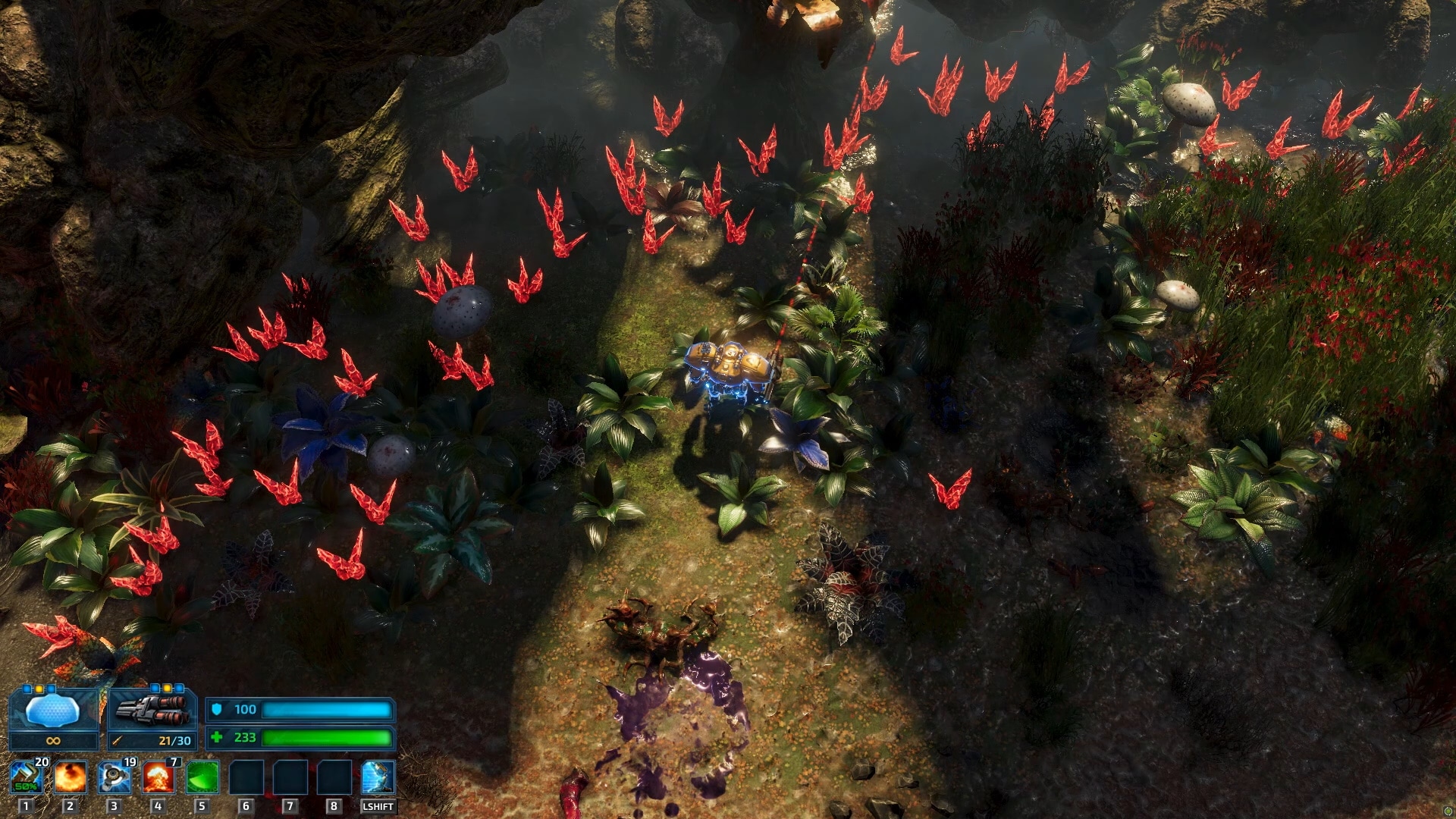1456x819 pixels.
Task: Select the minigun weapon slot
Action: click(x=152, y=711)
